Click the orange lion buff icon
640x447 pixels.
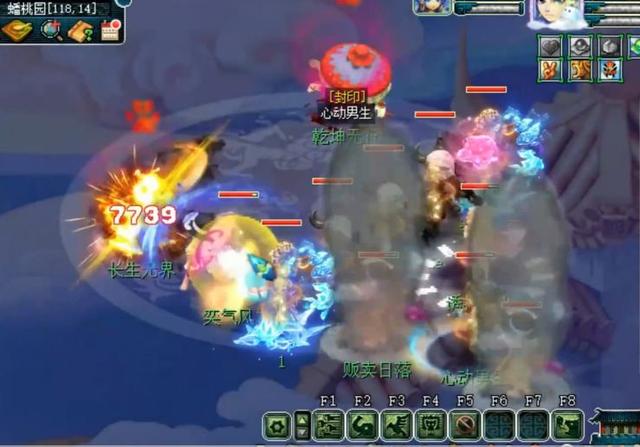(579, 69)
